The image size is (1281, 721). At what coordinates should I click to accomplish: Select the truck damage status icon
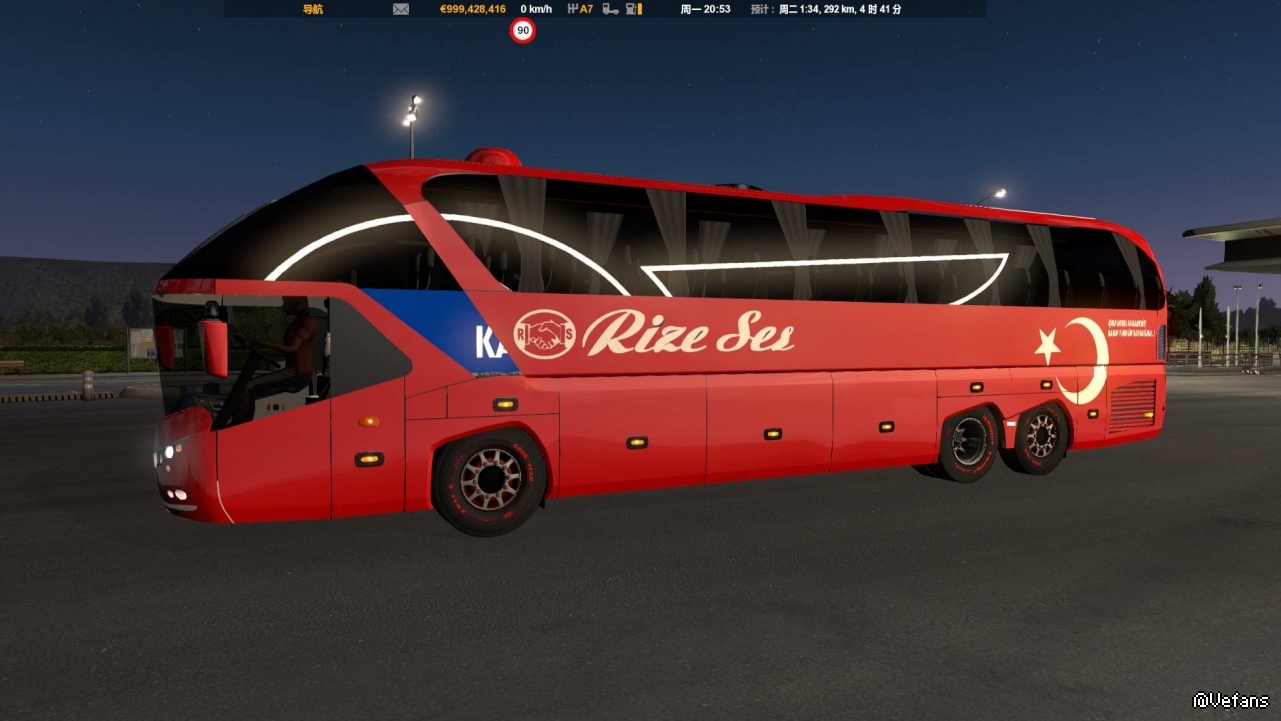(x=610, y=9)
